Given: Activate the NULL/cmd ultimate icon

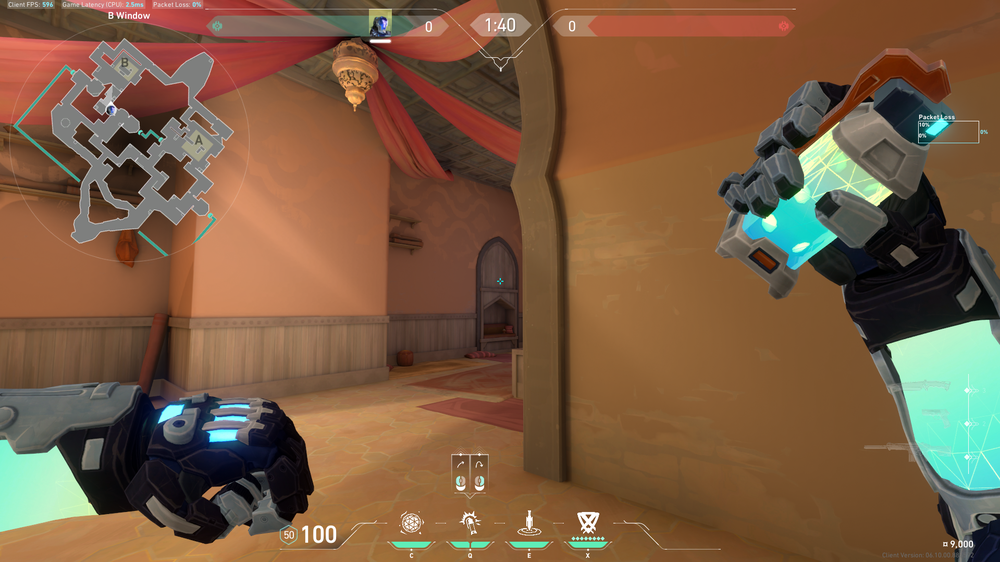Looking at the screenshot, I should 587,522.
